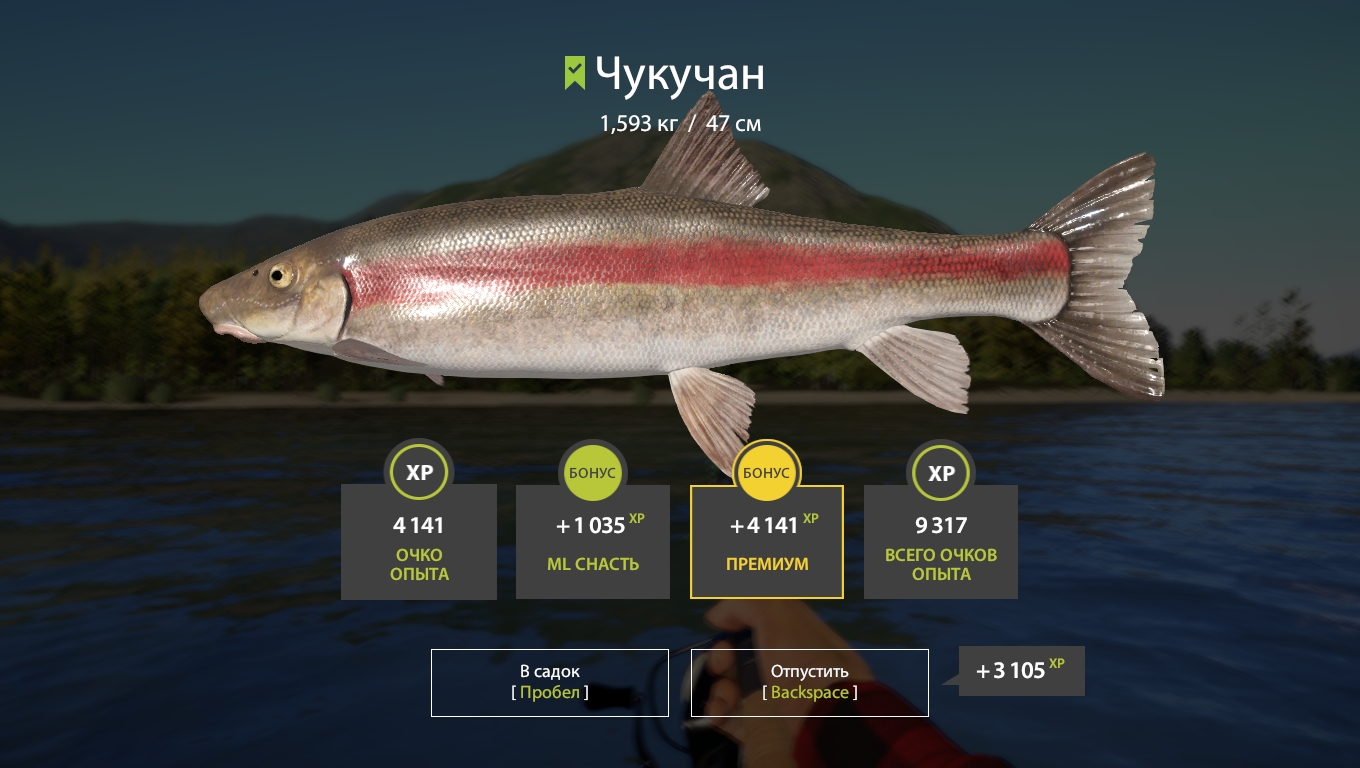Toggle the 4 141 experience panel selection
Screen dimensions: 1360x768
click(419, 541)
